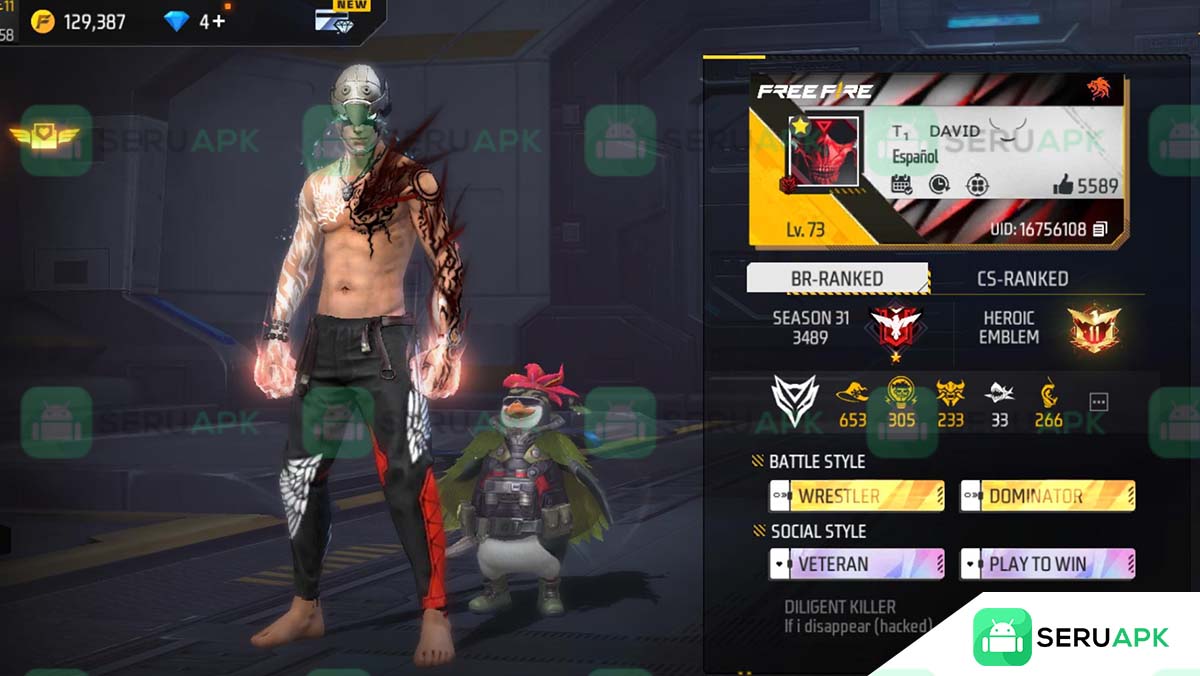Viewport: 1200px width, 676px height.
Task: Open the red skull avatar
Action: [825, 151]
